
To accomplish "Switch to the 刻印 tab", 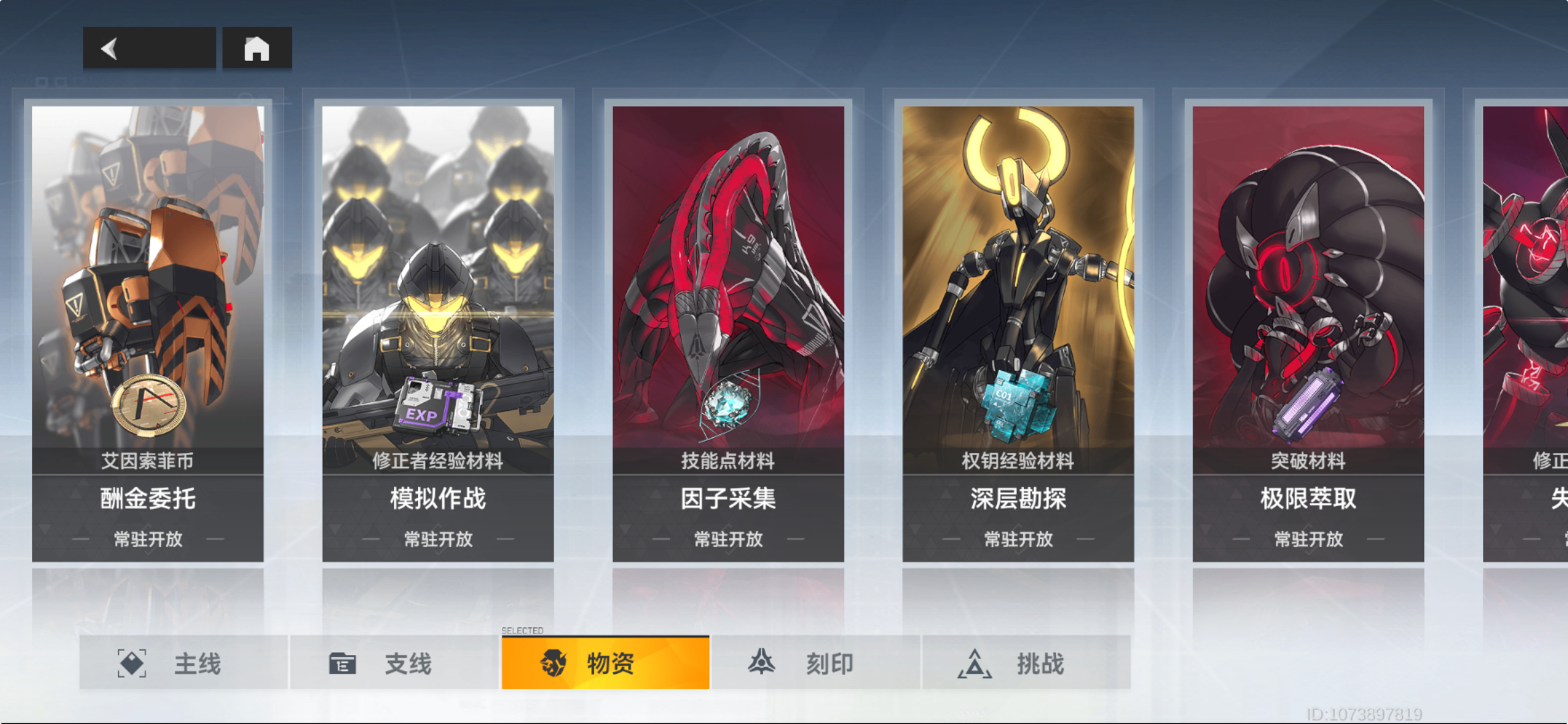I will 804,663.
